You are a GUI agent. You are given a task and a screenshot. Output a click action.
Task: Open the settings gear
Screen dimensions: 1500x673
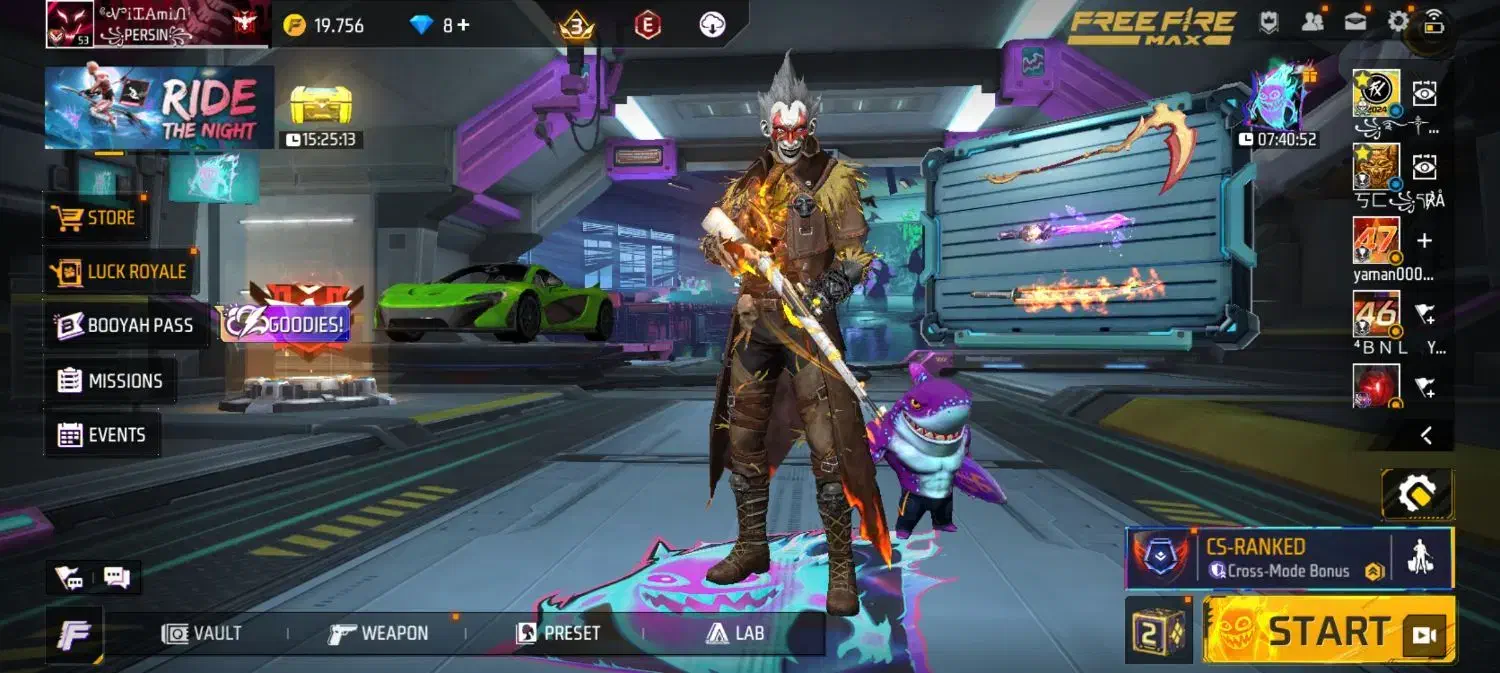(1397, 21)
